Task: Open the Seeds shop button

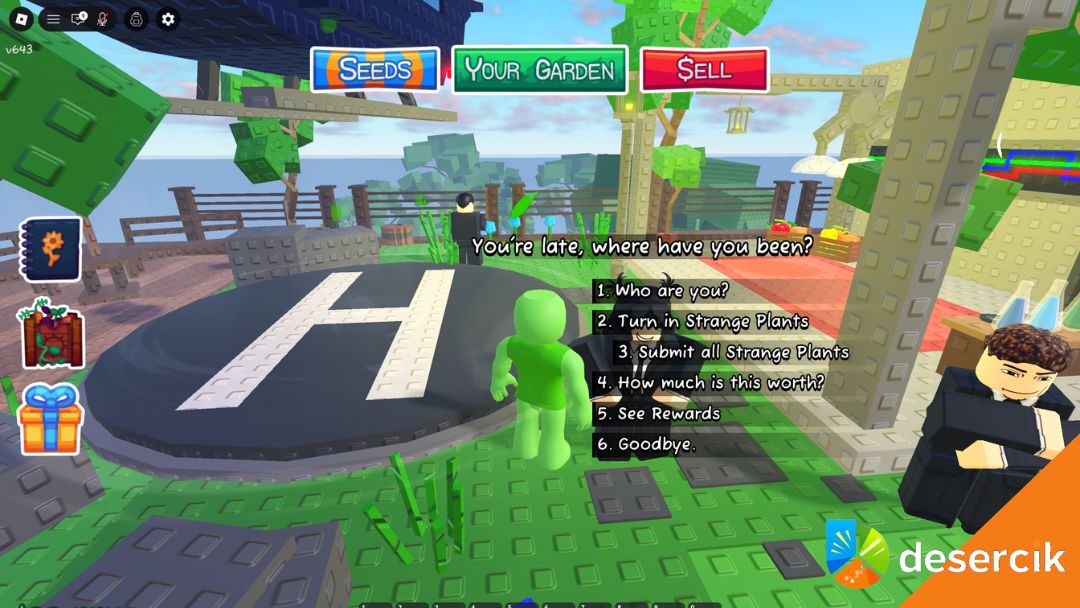Action: [375, 70]
